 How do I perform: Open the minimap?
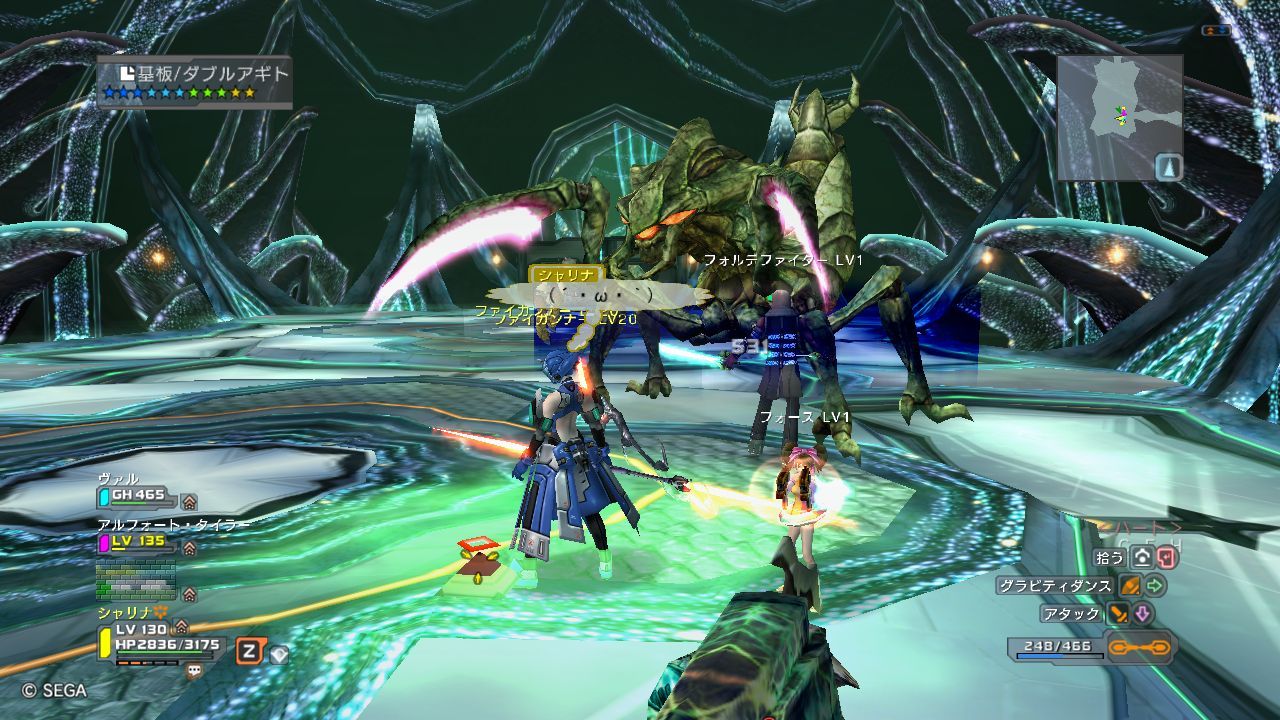tap(1119, 117)
